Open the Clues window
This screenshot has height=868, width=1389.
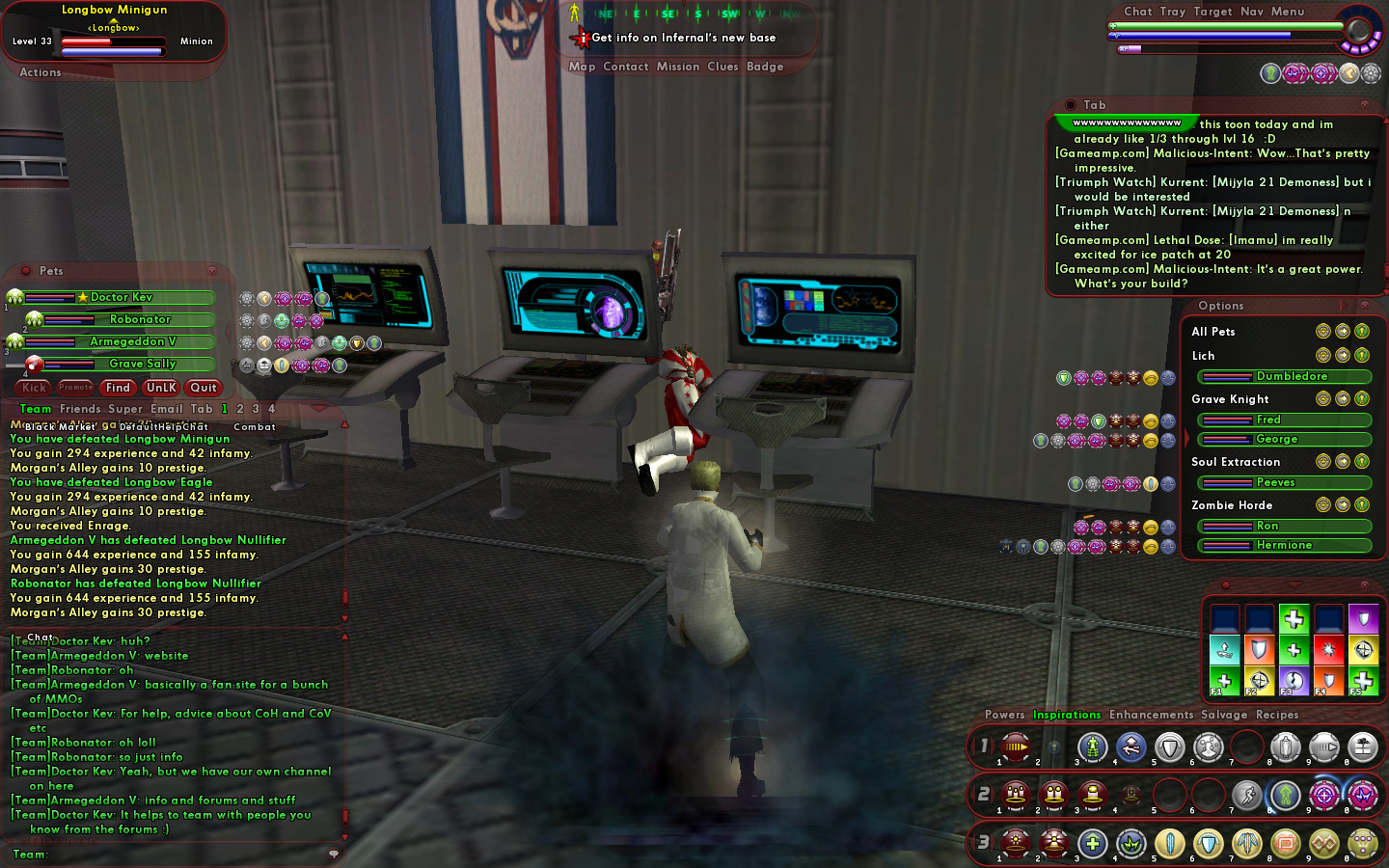click(x=722, y=67)
